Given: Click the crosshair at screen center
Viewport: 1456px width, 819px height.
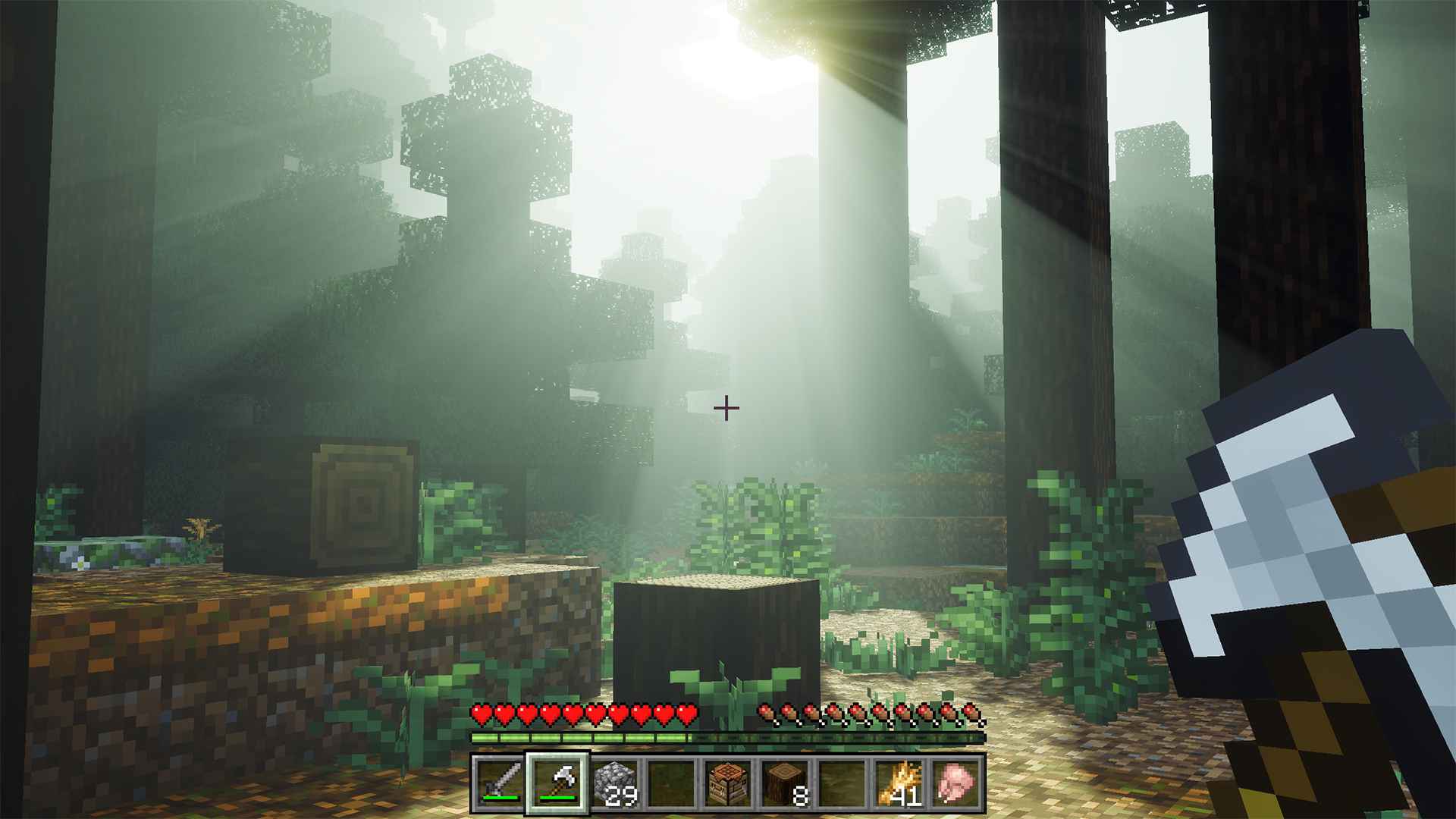Looking at the screenshot, I should click(x=726, y=408).
